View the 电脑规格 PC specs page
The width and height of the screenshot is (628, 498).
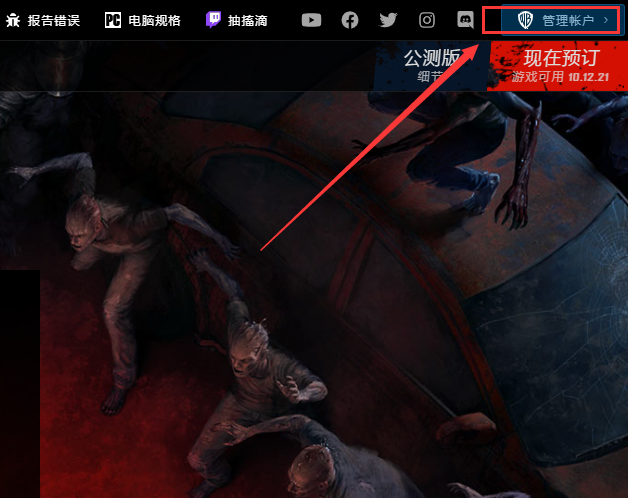(142, 20)
